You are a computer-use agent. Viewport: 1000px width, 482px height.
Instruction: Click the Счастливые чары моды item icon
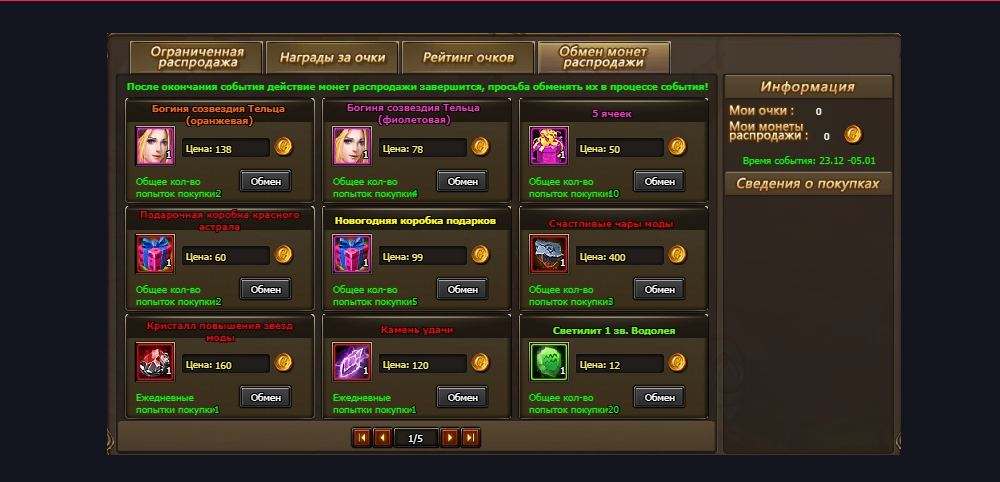(549, 254)
